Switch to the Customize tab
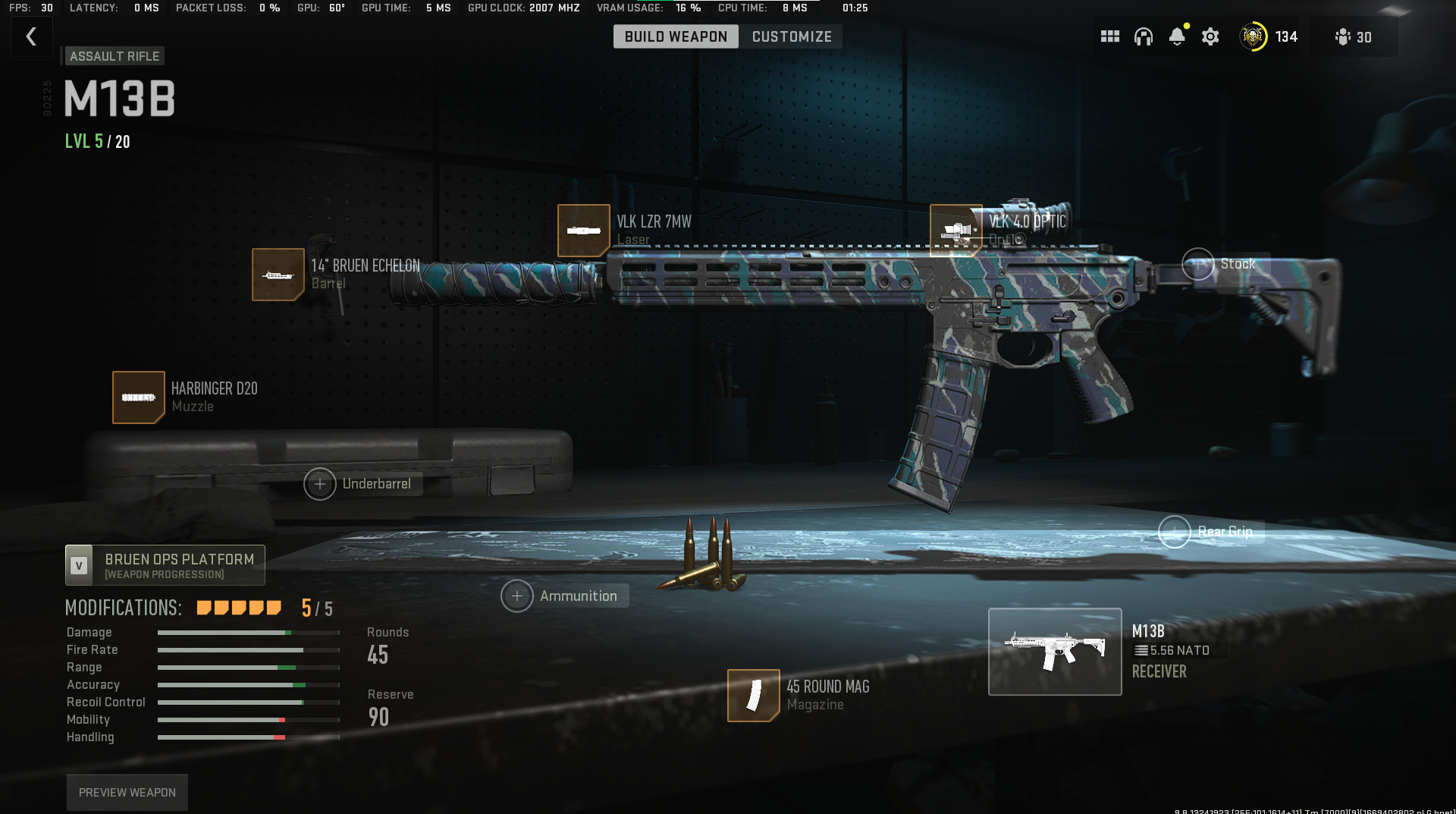1456x814 pixels. pos(790,36)
